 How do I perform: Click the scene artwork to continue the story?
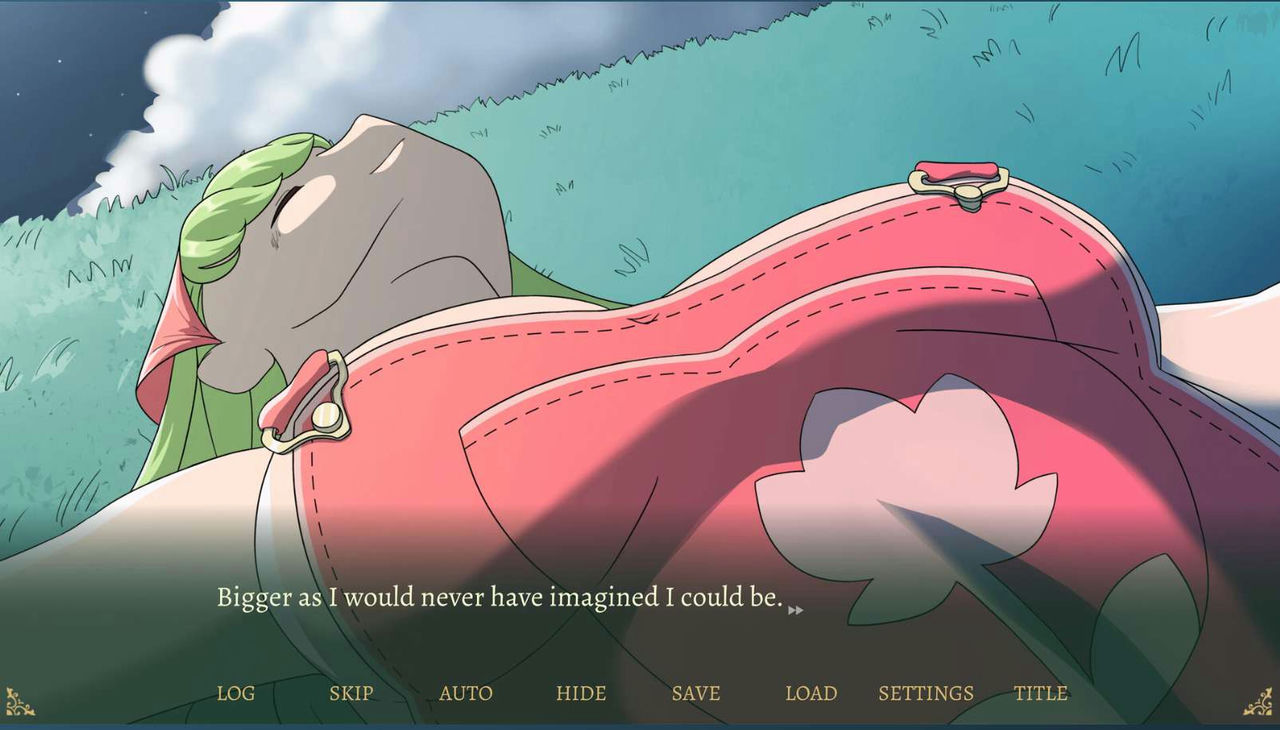[640, 300]
